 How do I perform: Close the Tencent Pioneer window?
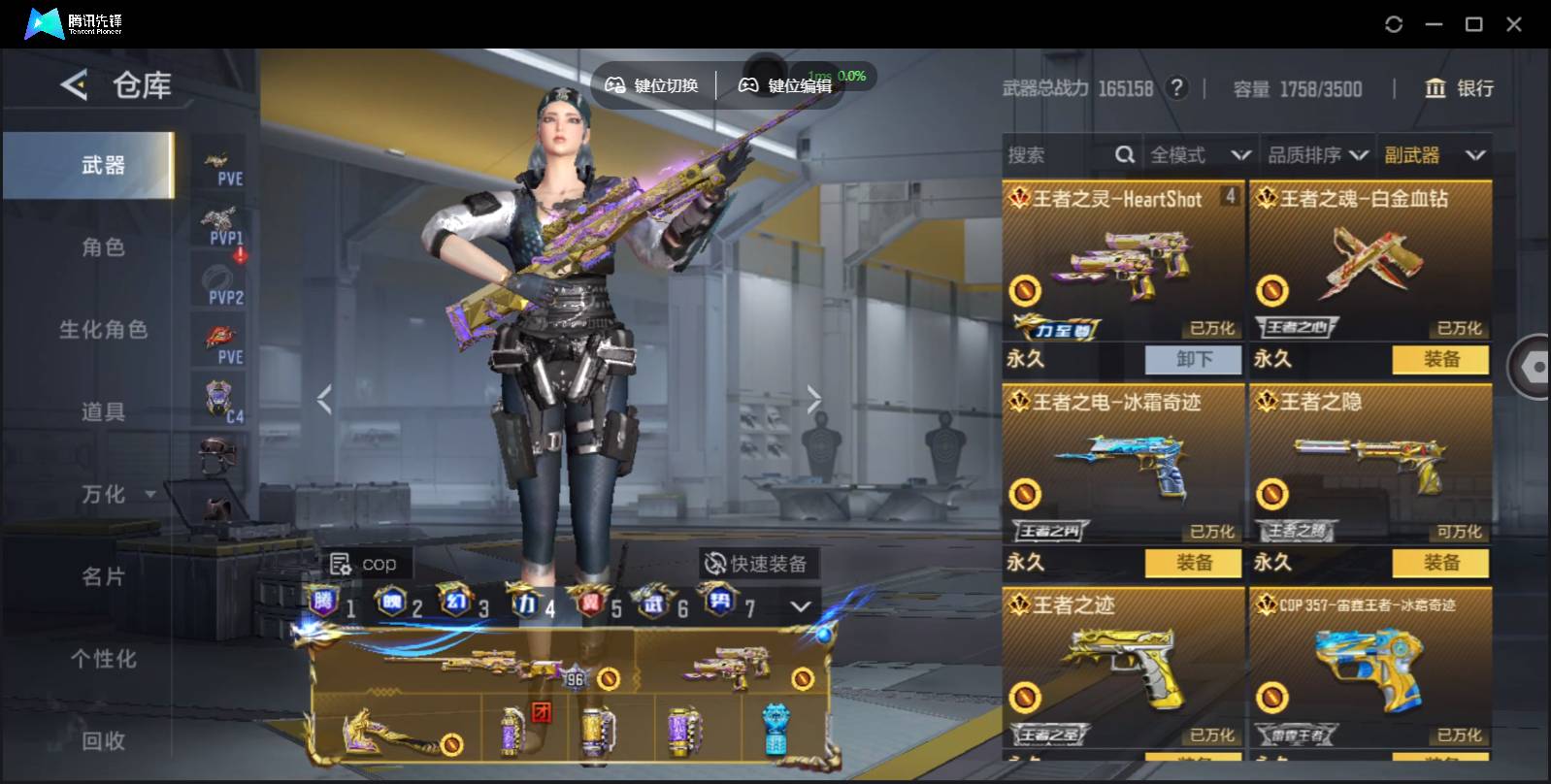click(1513, 24)
